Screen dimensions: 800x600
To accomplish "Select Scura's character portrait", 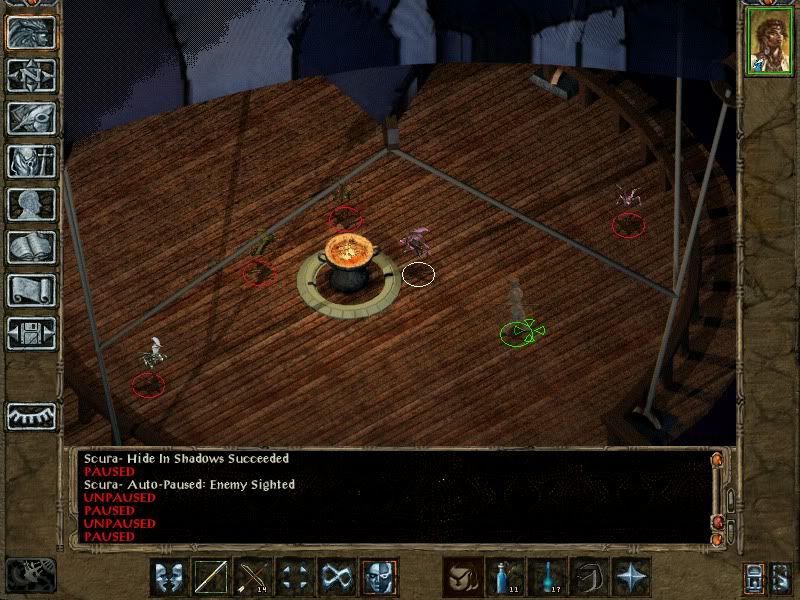I will click(x=769, y=42).
